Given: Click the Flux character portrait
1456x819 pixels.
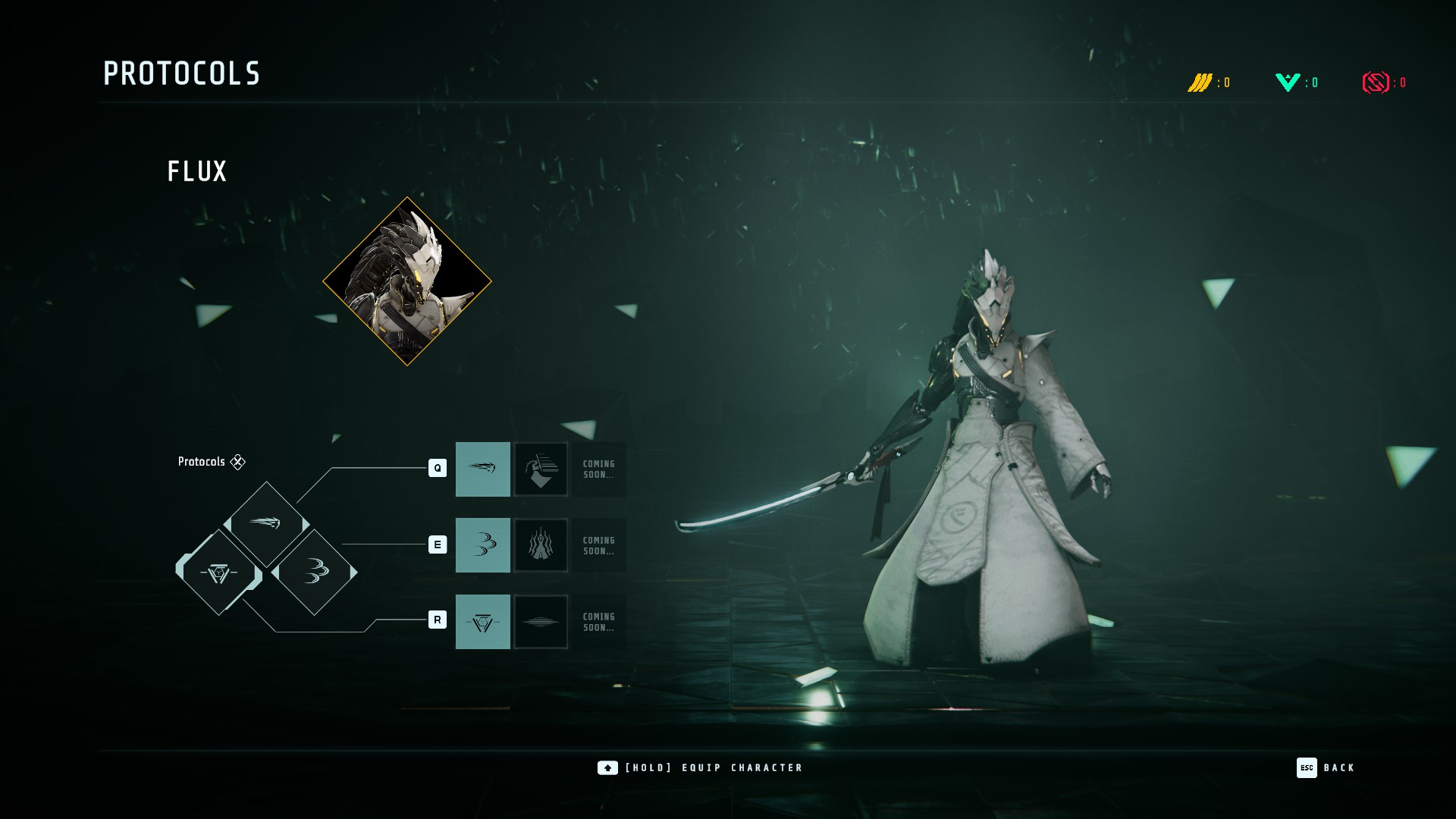Looking at the screenshot, I should 408,282.
